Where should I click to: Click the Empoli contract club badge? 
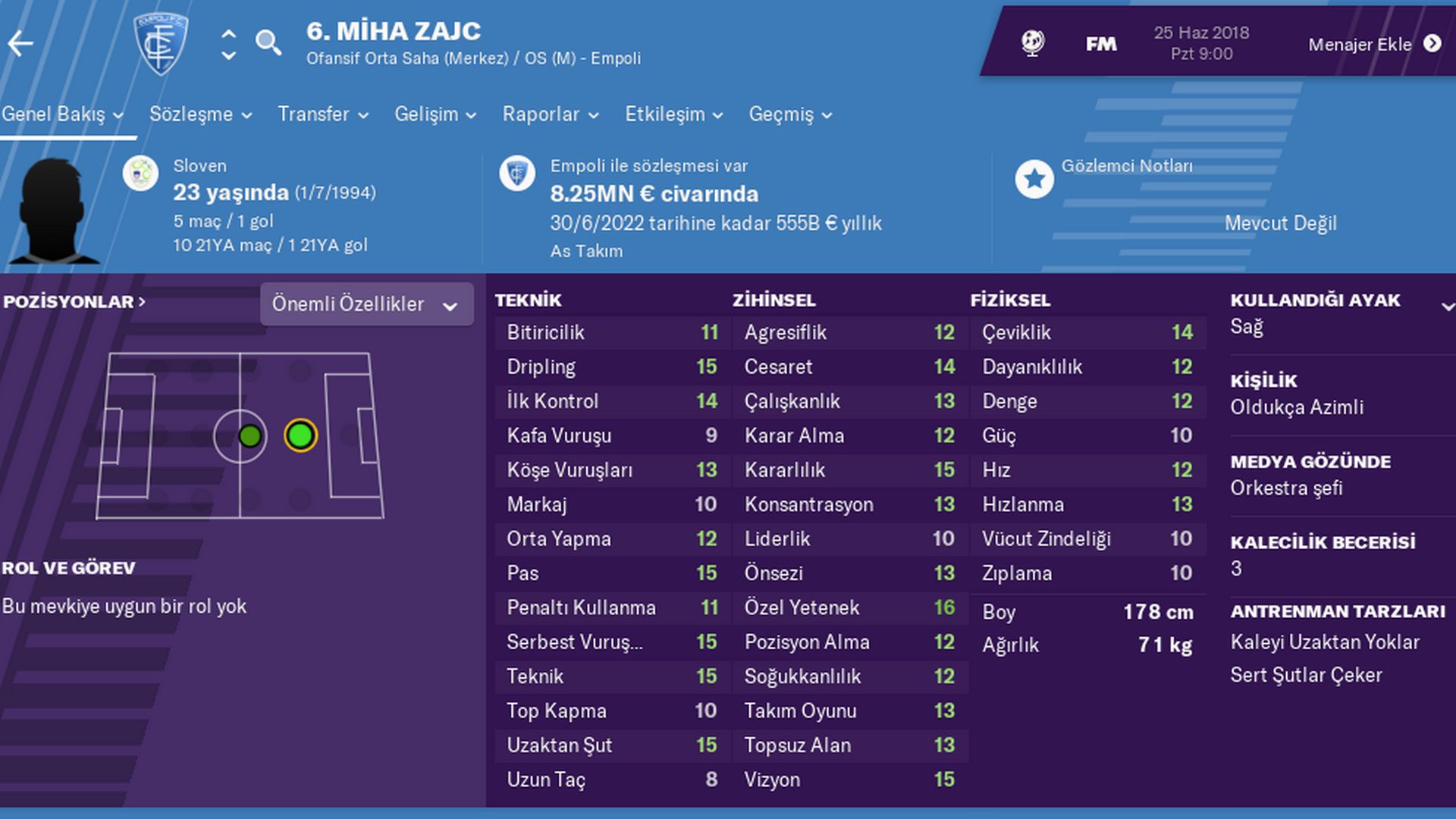(x=518, y=172)
